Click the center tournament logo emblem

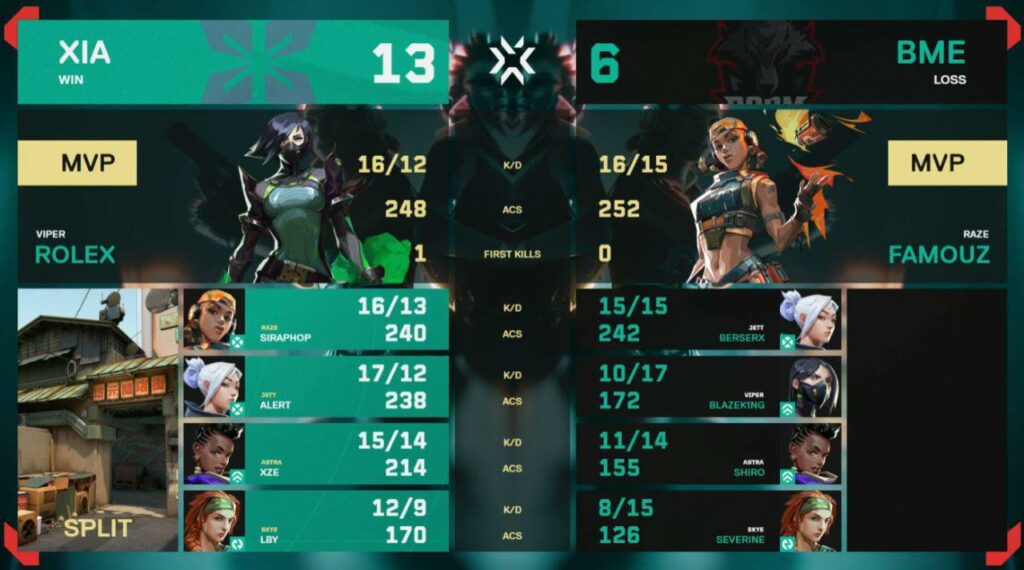(512, 62)
